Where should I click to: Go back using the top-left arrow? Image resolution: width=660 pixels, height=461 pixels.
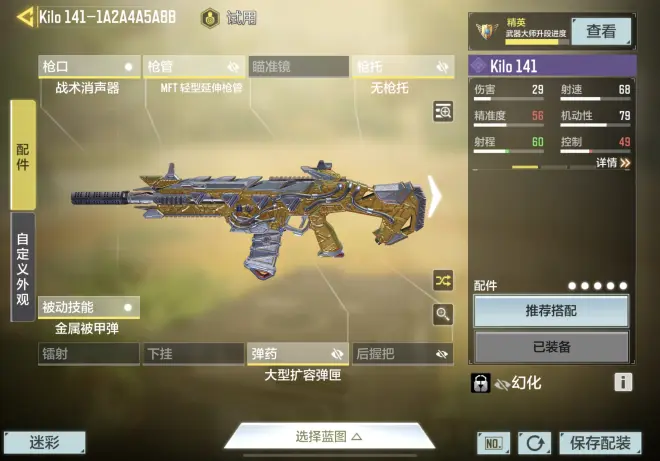pyautogui.click(x=20, y=16)
